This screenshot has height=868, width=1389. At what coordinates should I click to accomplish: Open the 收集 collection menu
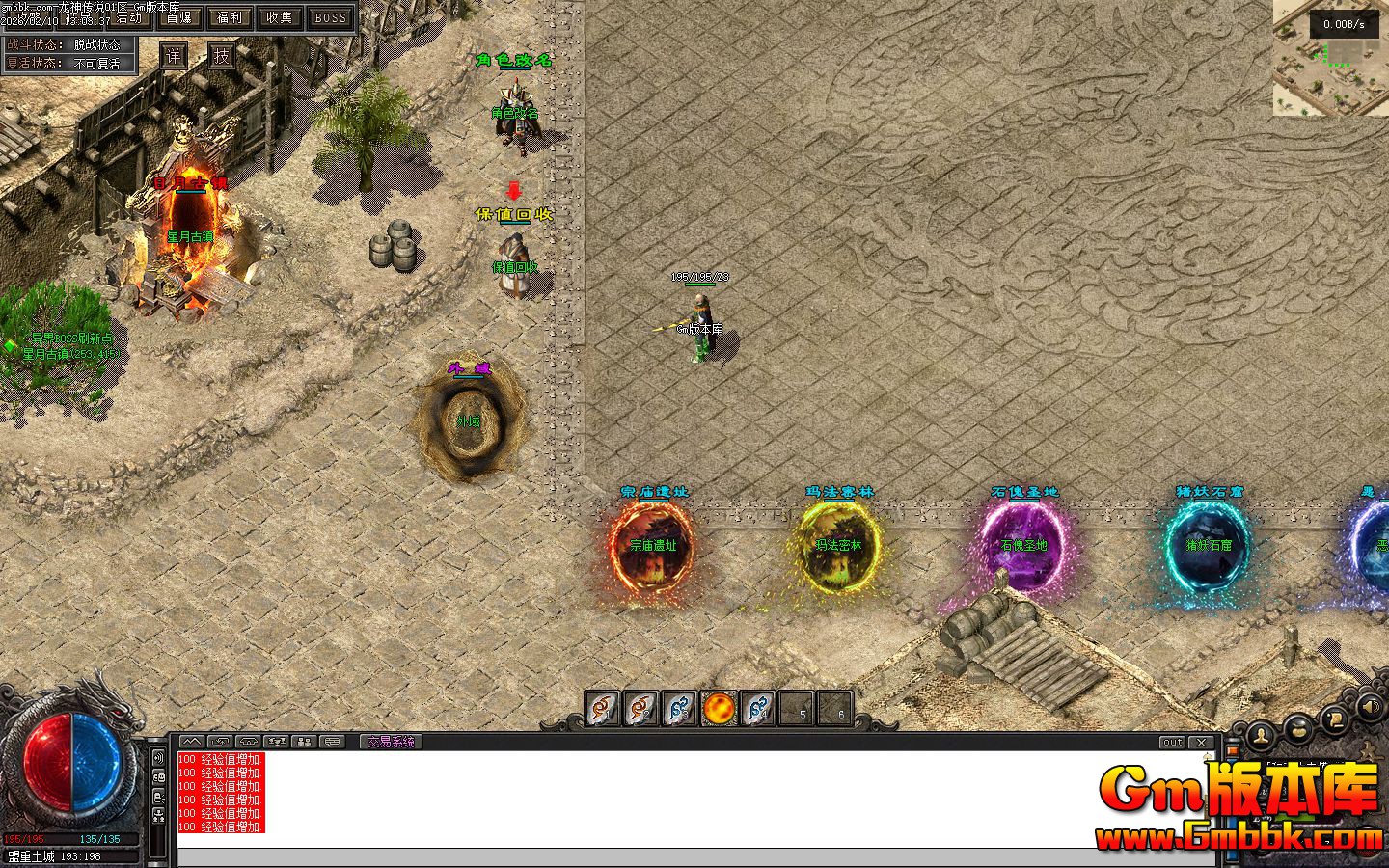coord(280,17)
